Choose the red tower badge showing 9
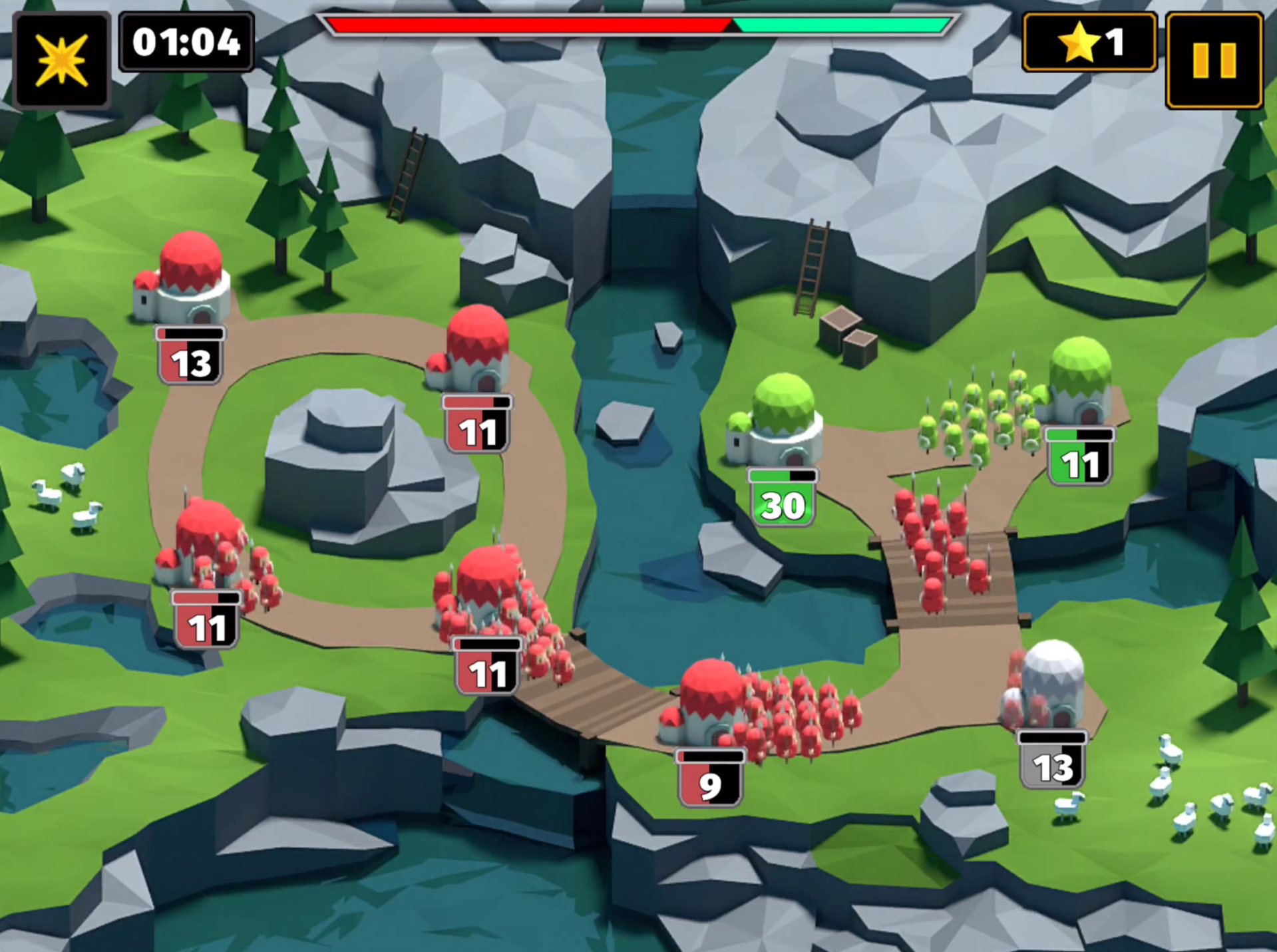The width and height of the screenshot is (1277, 952). 709,780
